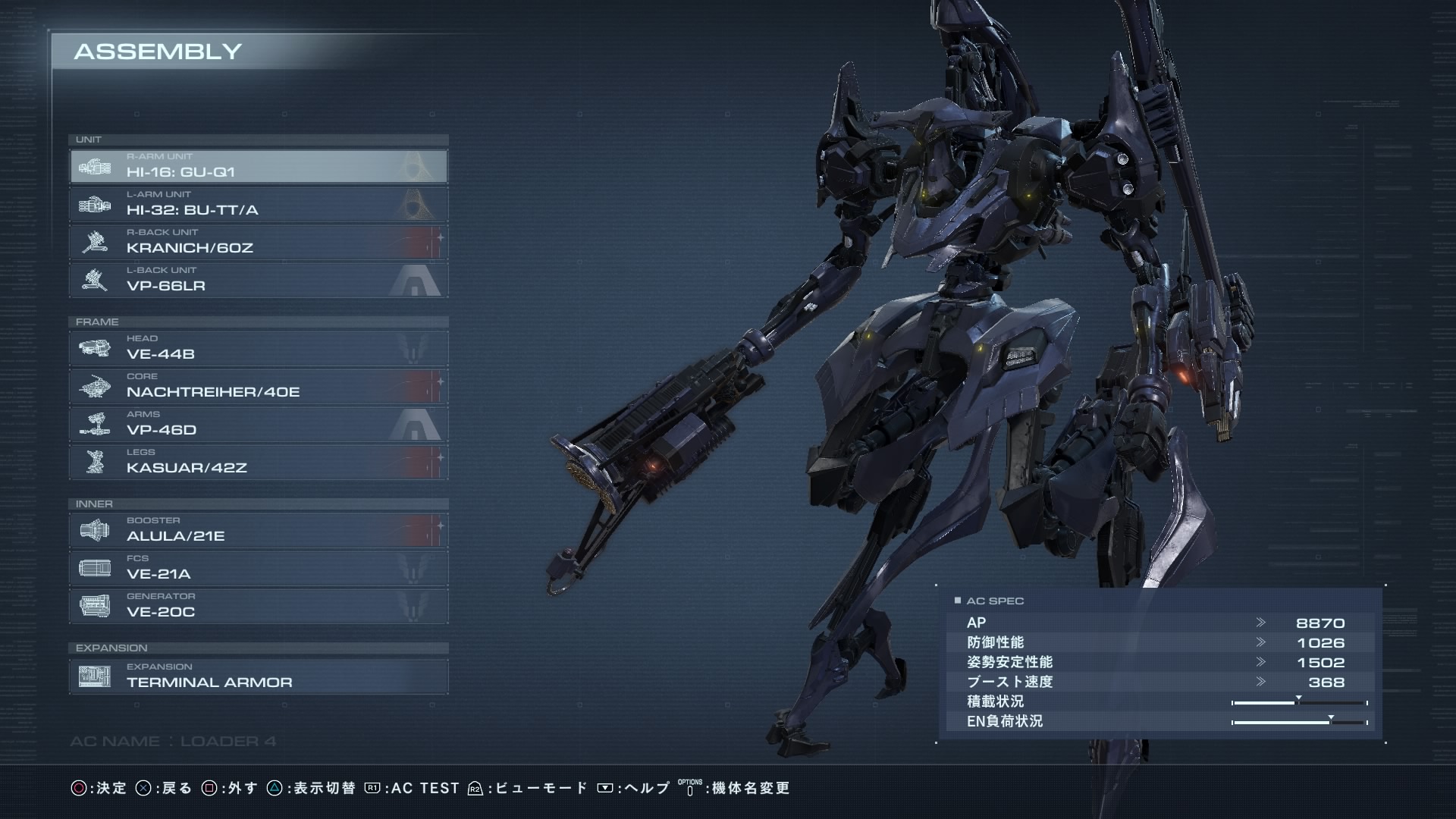Select the BOOSTER ALULA/21E slot
The height and width of the screenshot is (819, 1456).
click(258, 530)
